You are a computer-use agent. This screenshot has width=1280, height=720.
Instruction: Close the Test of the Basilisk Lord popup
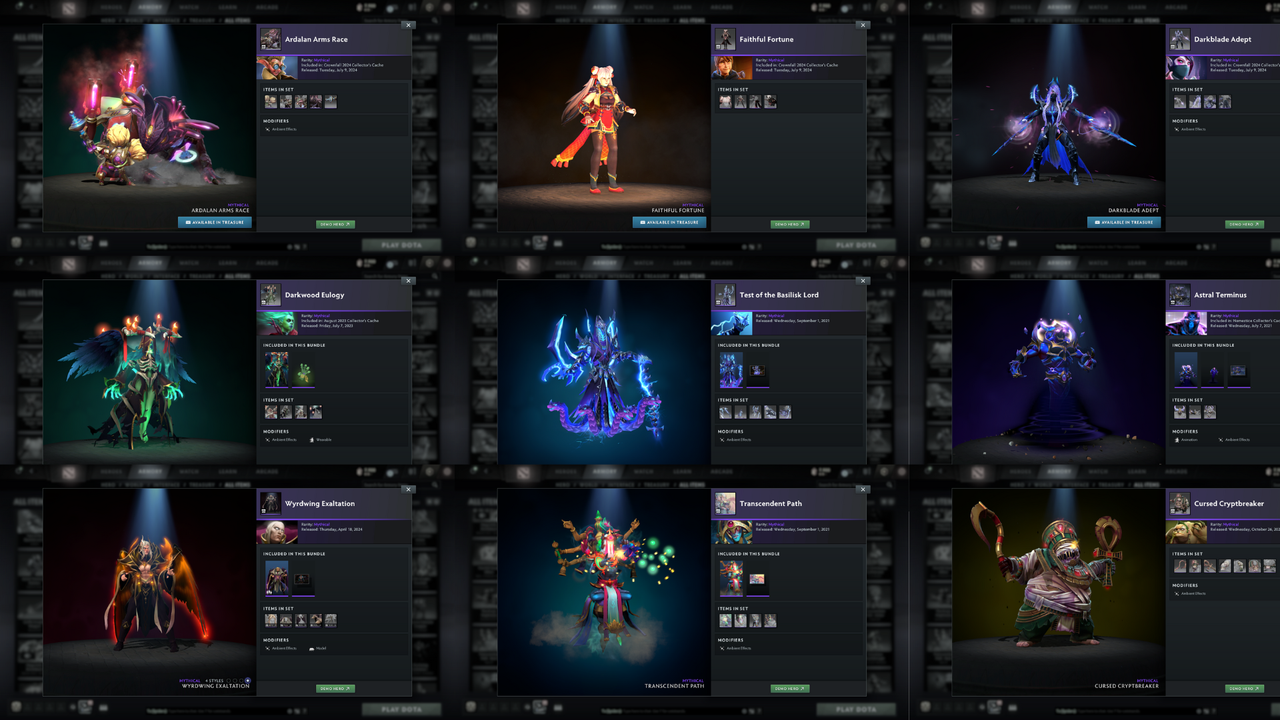point(862,281)
